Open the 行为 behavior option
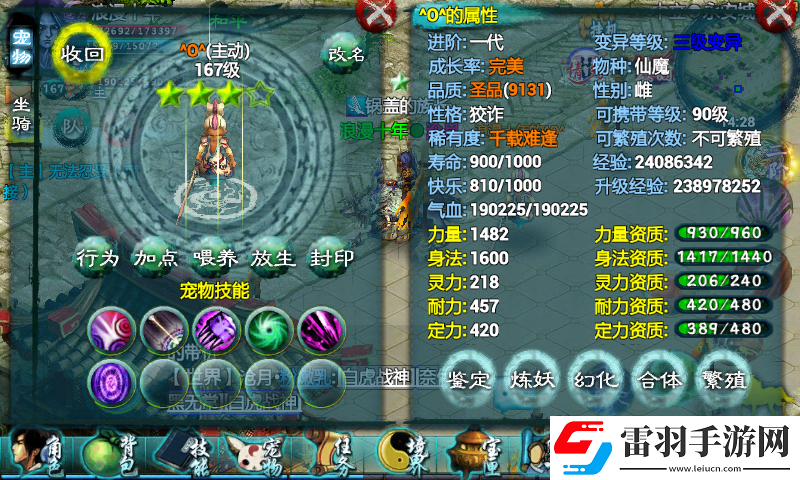The image size is (800, 480). pos(97,257)
